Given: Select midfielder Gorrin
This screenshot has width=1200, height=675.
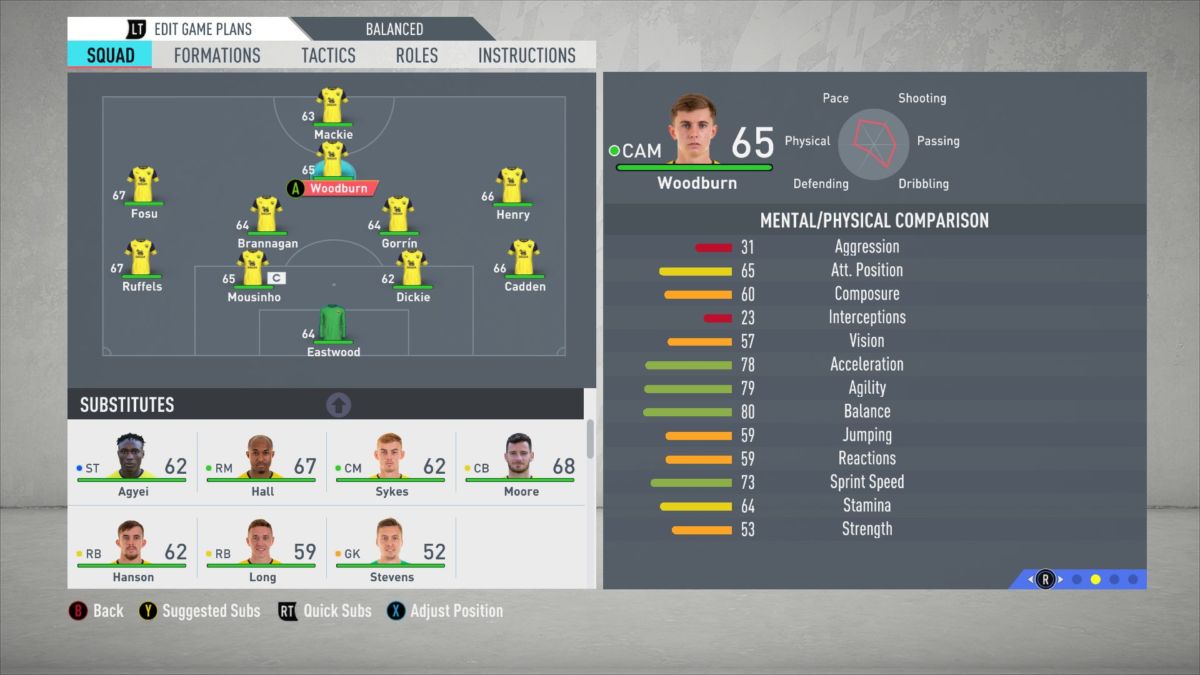Looking at the screenshot, I should (398, 218).
